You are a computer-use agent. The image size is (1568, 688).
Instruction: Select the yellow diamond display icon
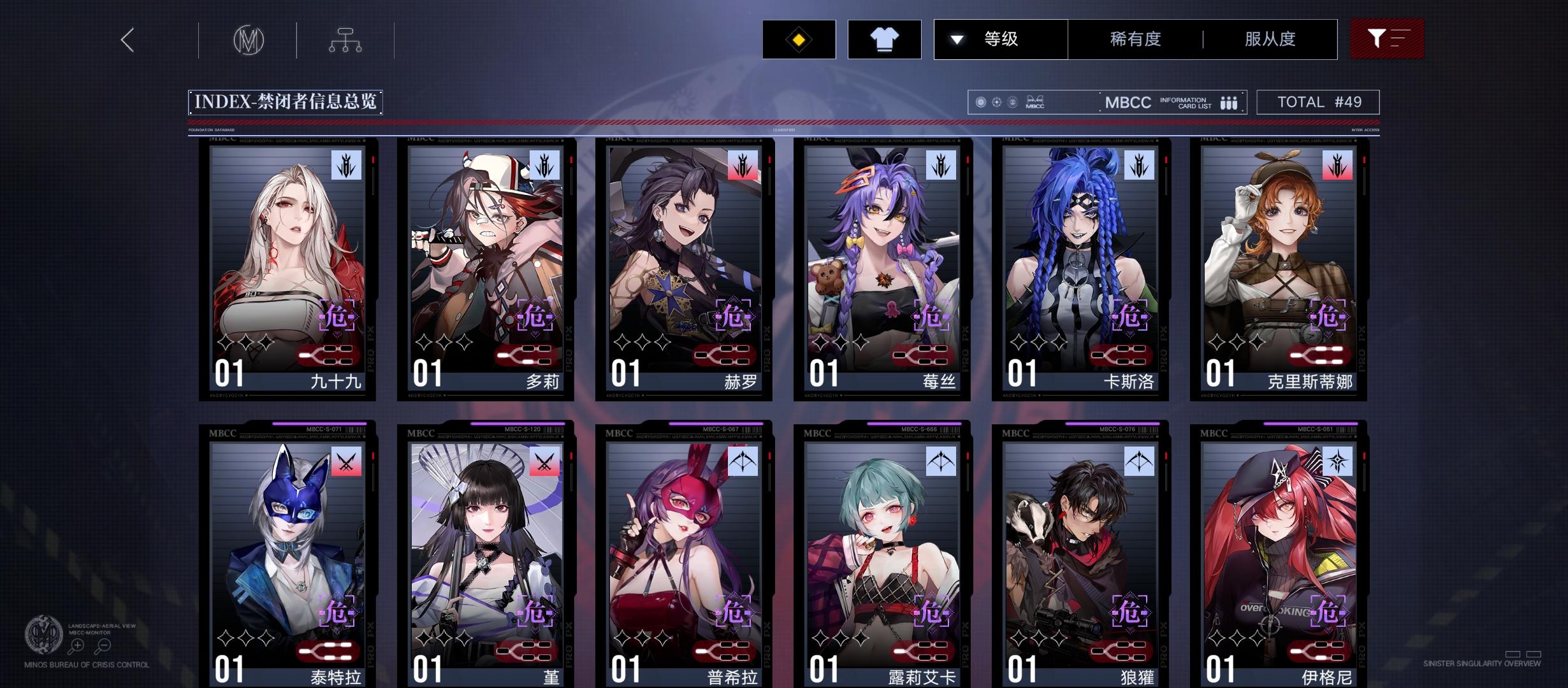click(x=799, y=39)
